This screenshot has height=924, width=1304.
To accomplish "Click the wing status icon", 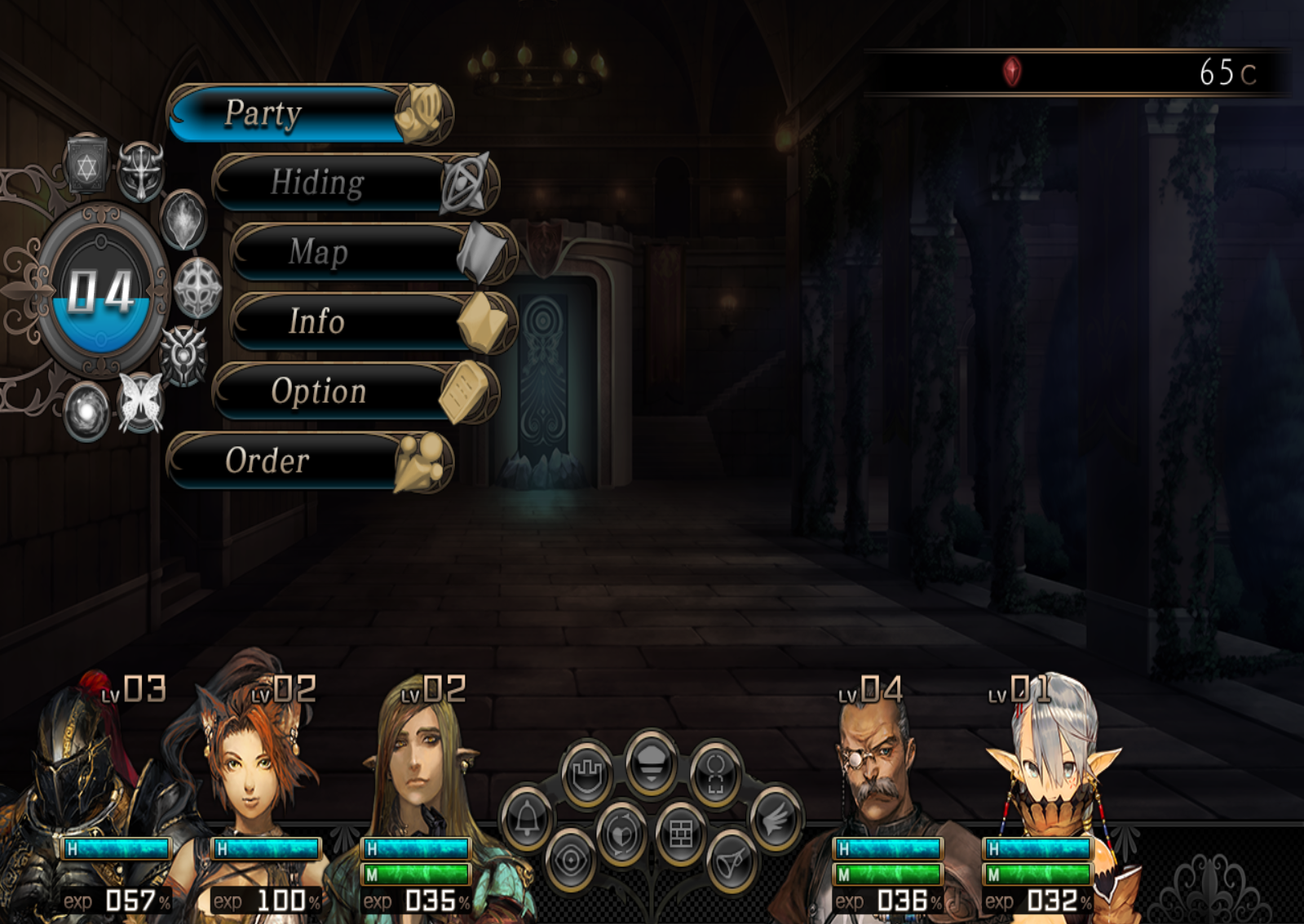I will coord(775,818).
